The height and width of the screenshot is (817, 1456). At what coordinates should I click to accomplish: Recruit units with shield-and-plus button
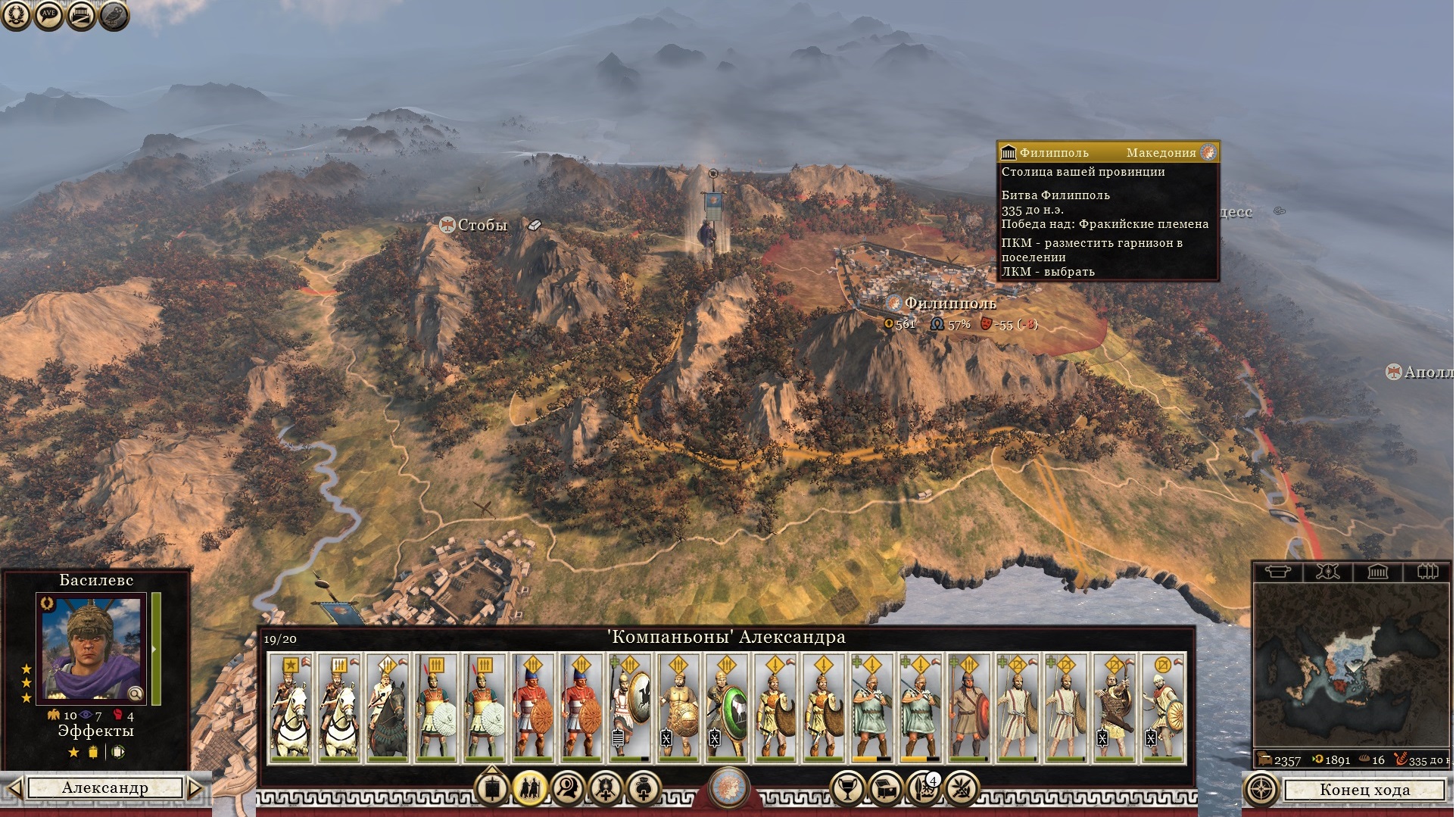(x=606, y=789)
